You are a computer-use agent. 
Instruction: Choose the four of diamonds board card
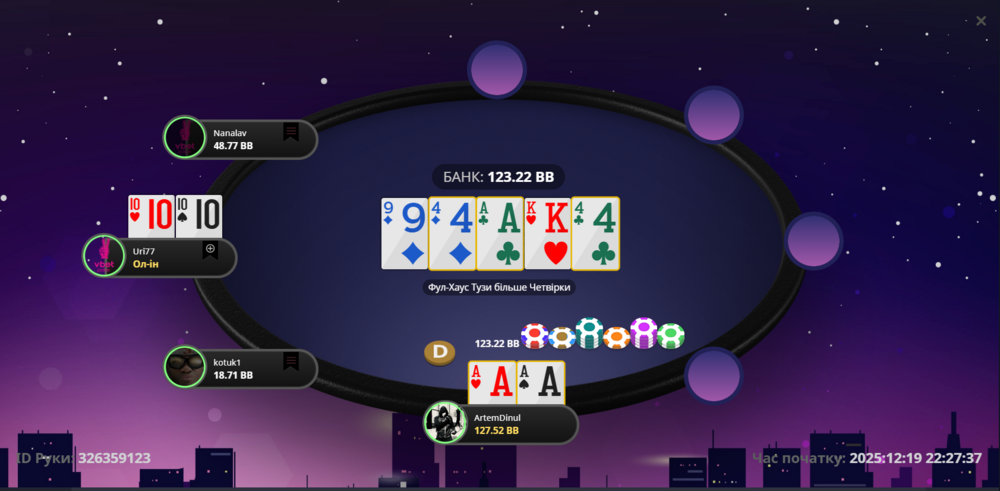(x=452, y=233)
